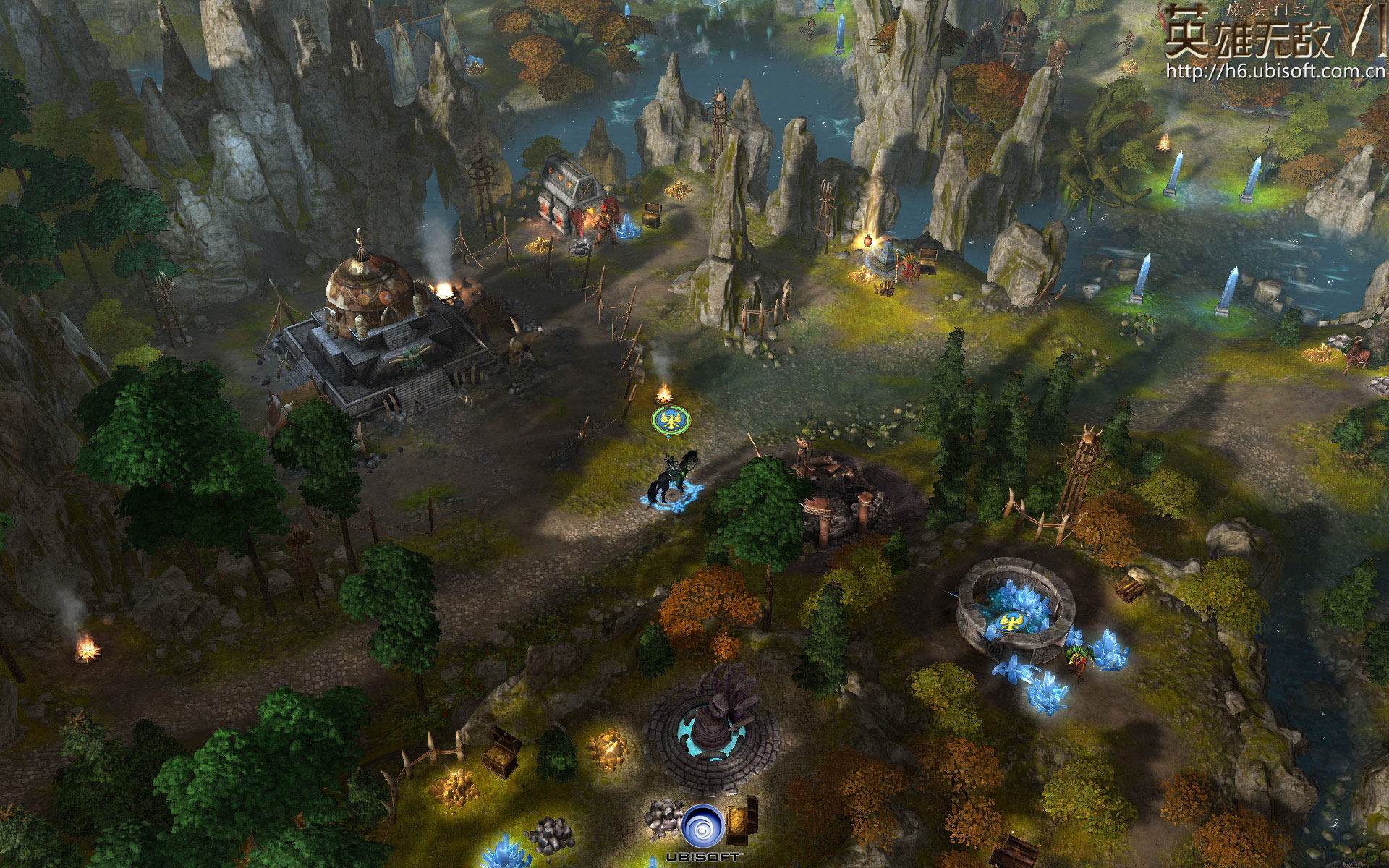Select the mounted hero with blue ring
This screenshot has width=1389, height=868.
point(674,478)
